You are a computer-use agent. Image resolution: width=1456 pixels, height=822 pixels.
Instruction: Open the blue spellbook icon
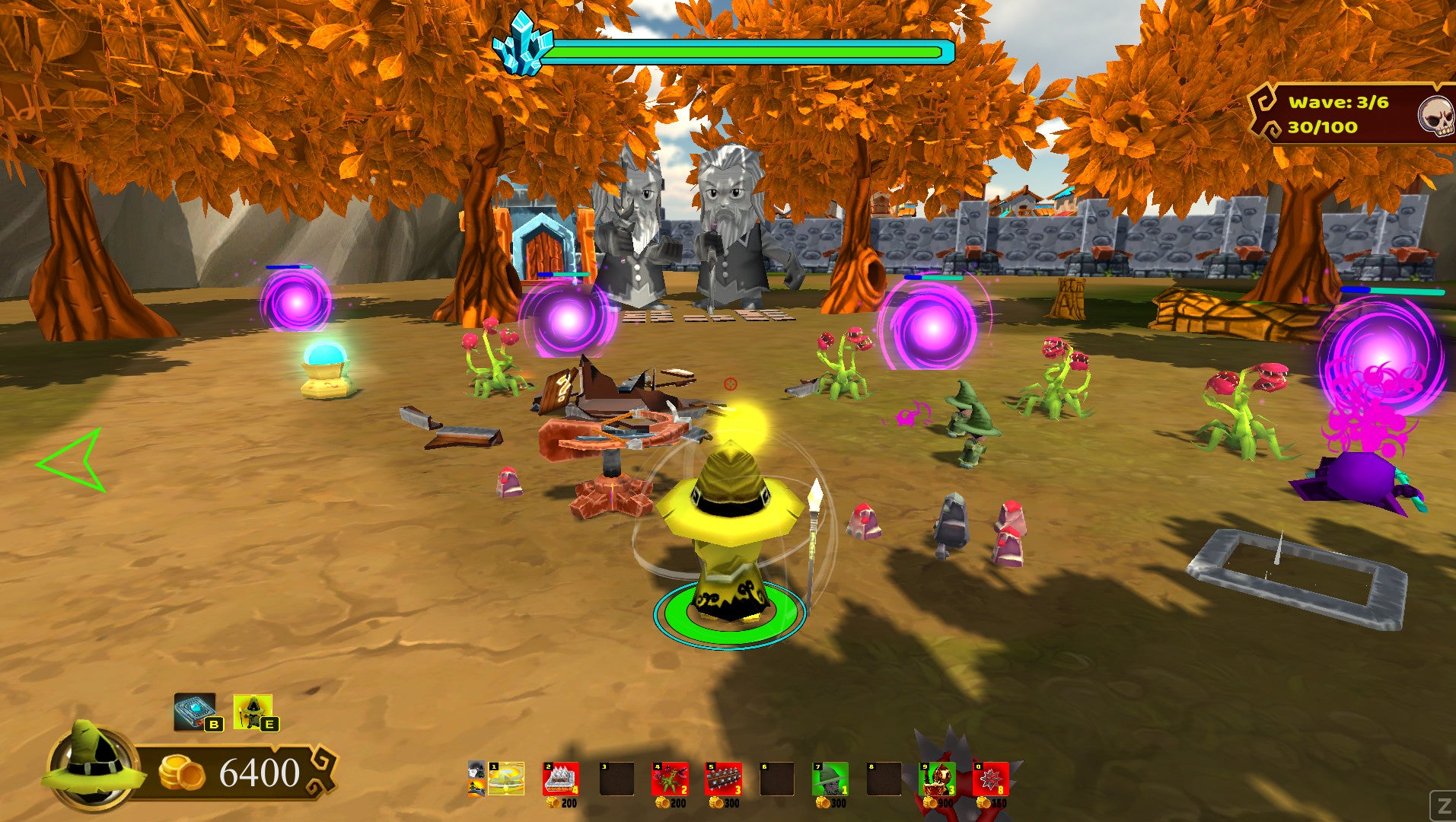point(194,712)
